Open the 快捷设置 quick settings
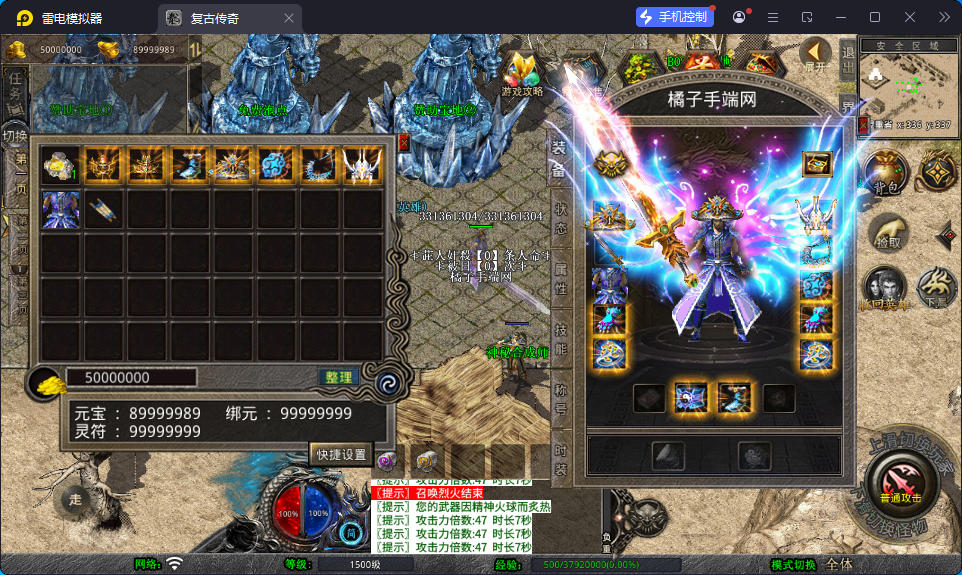962x575 pixels. [341, 454]
